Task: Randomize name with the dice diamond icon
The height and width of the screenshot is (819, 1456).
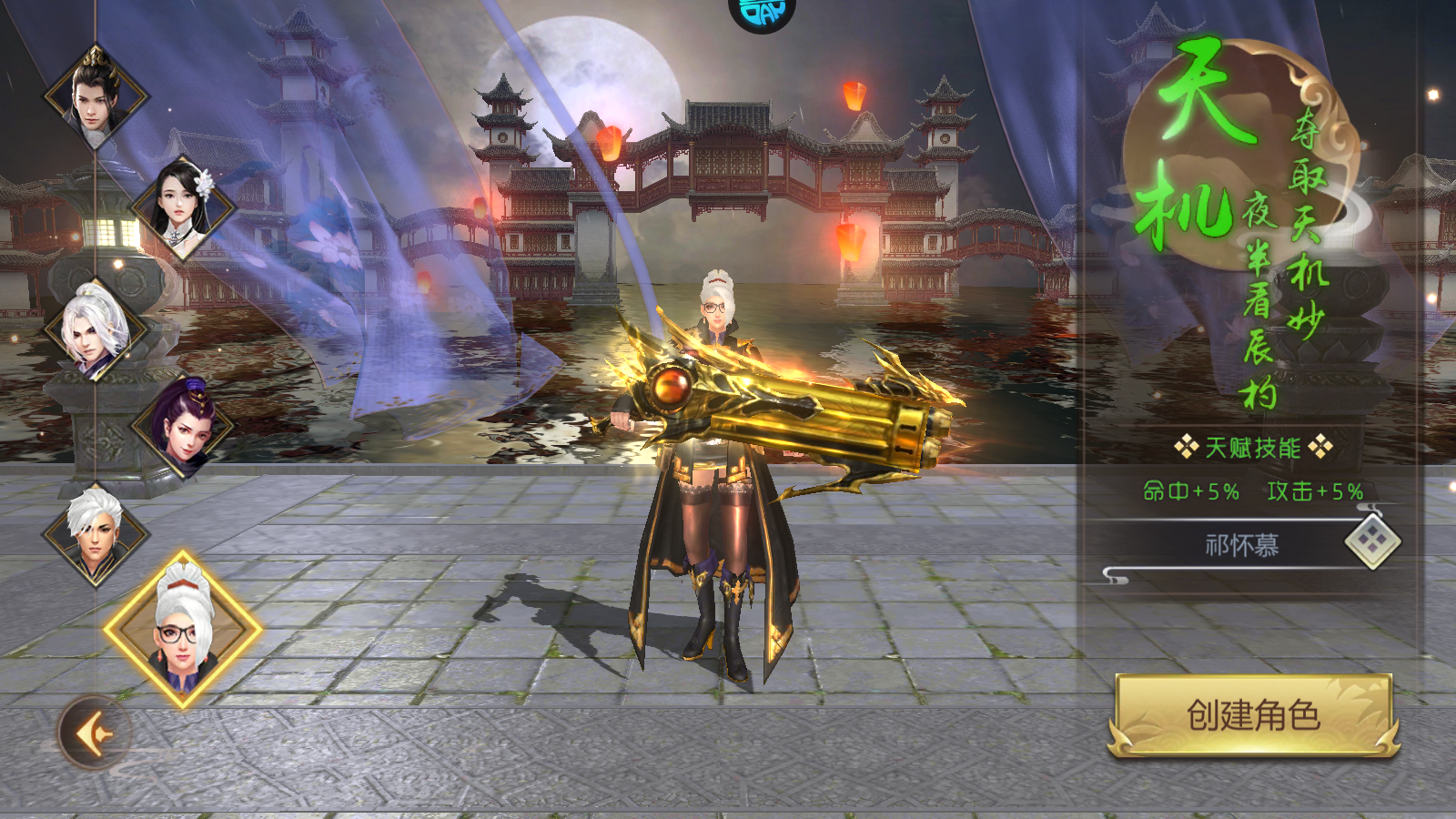Action: click(1372, 541)
